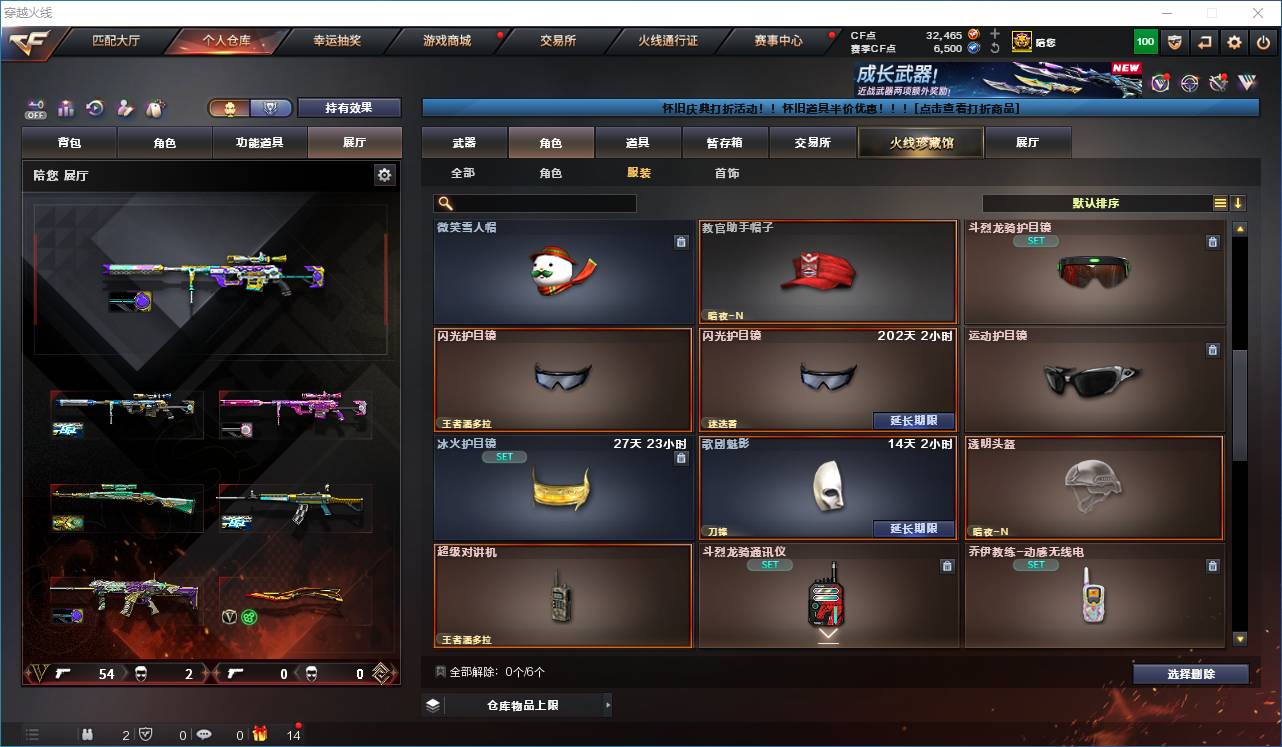Expand the 仓库物品上限 panel arrow
This screenshot has width=1282, height=747.
[607, 704]
